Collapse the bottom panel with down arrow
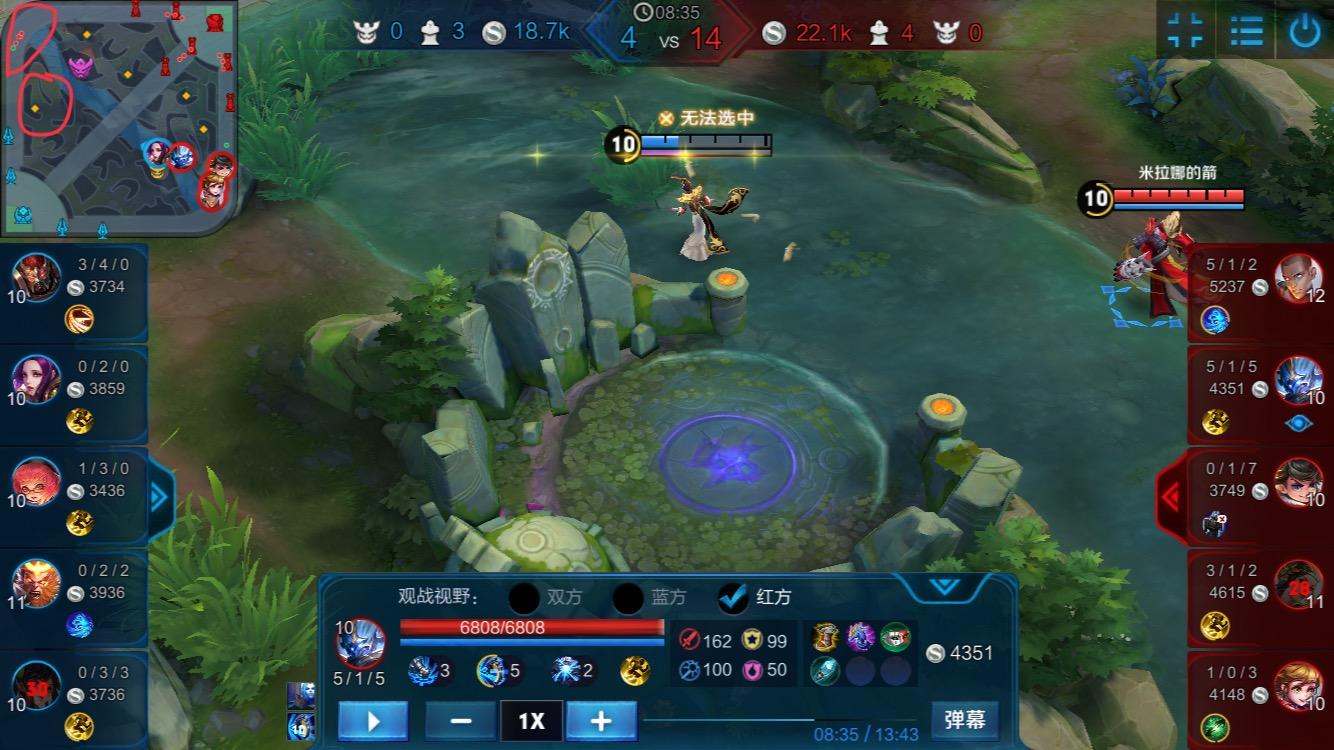 coord(945,587)
